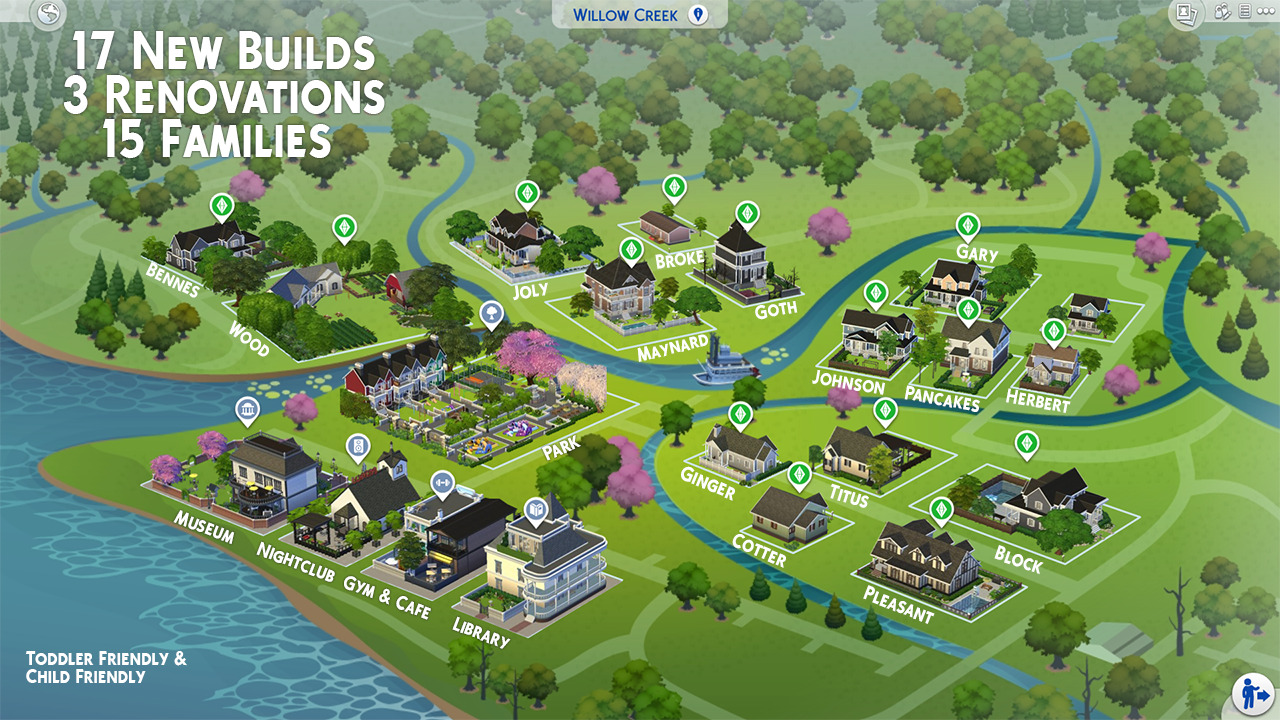This screenshot has height=720, width=1280.
Task: Click the Willow Creek neighborhood title pin
Action: point(699,15)
